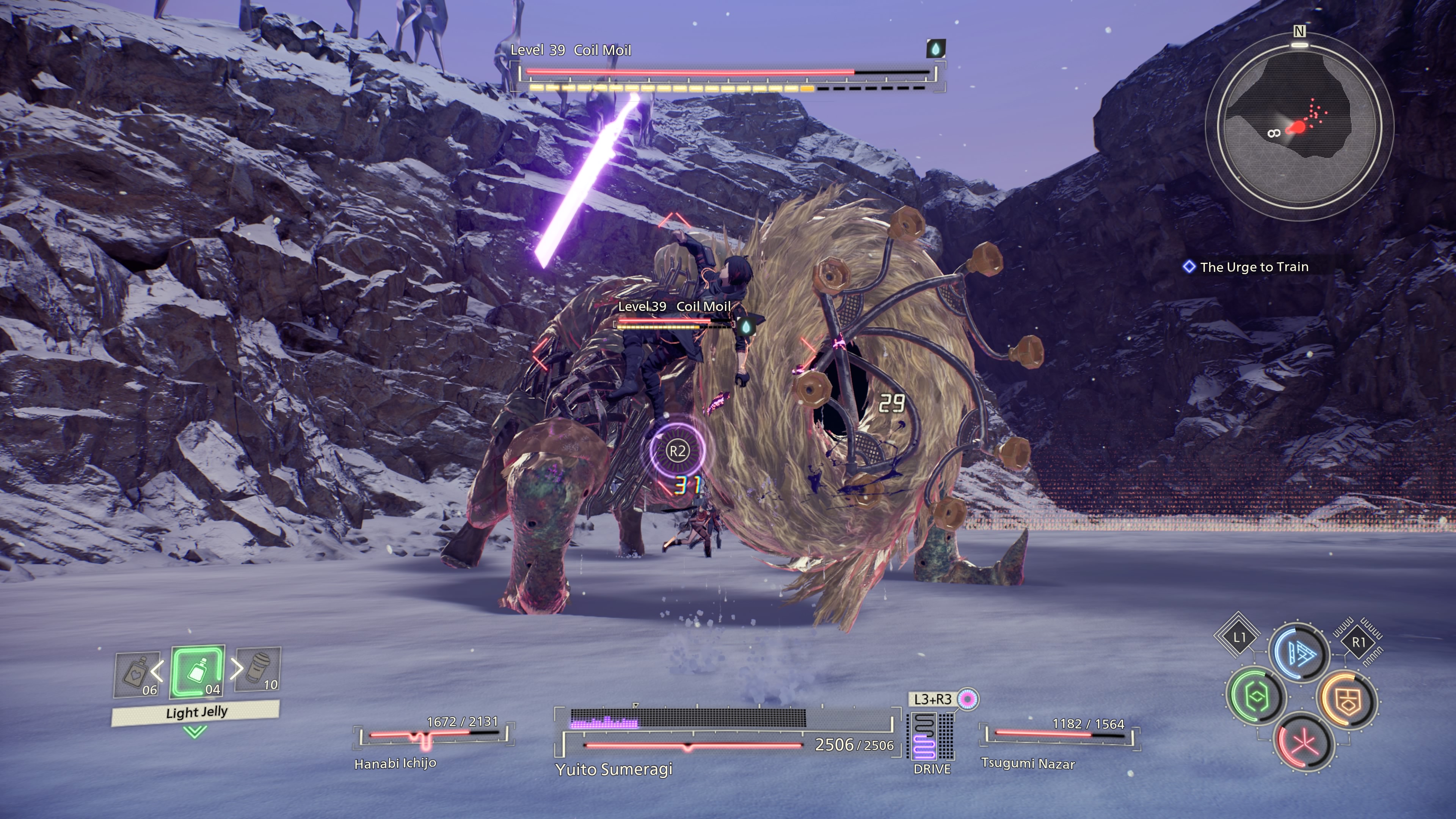Click the water droplet icon above boss bar
This screenshot has height=819, width=1456.
(935, 49)
